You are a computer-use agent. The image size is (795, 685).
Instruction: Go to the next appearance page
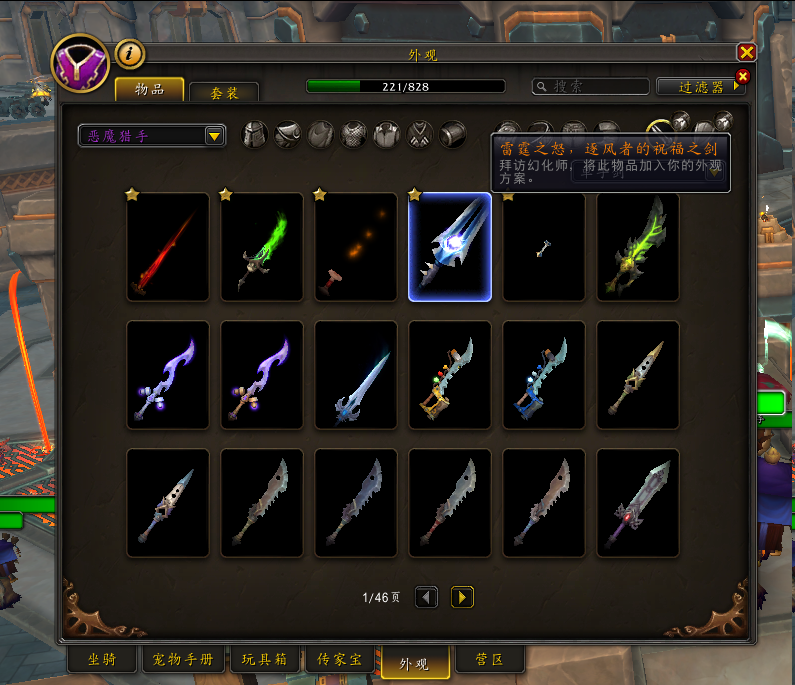tap(462, 597)
